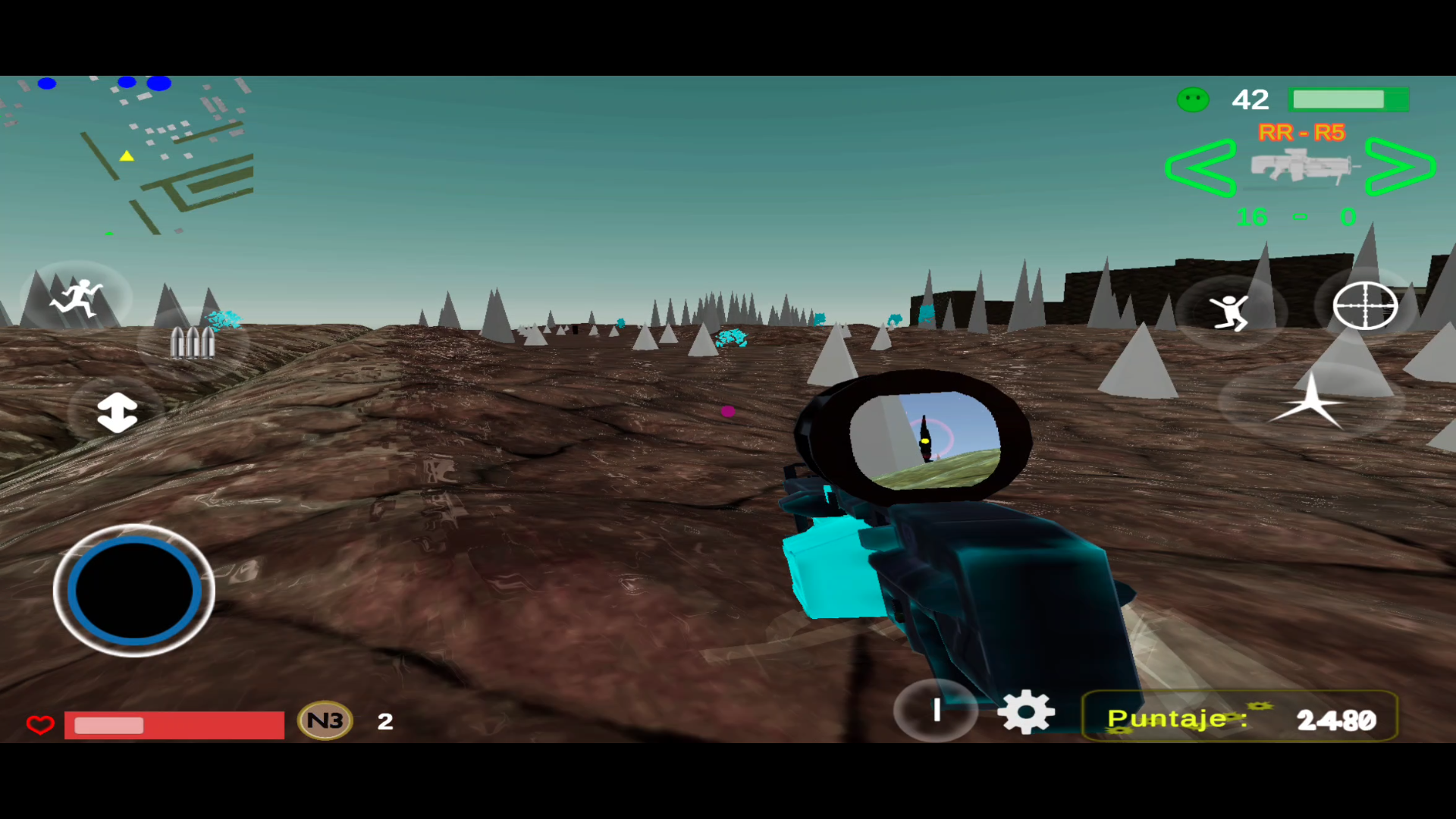This screenshot has width=1456, height=819.
Task: Fire using the star burst button
Action: (x=1311, y=402)
